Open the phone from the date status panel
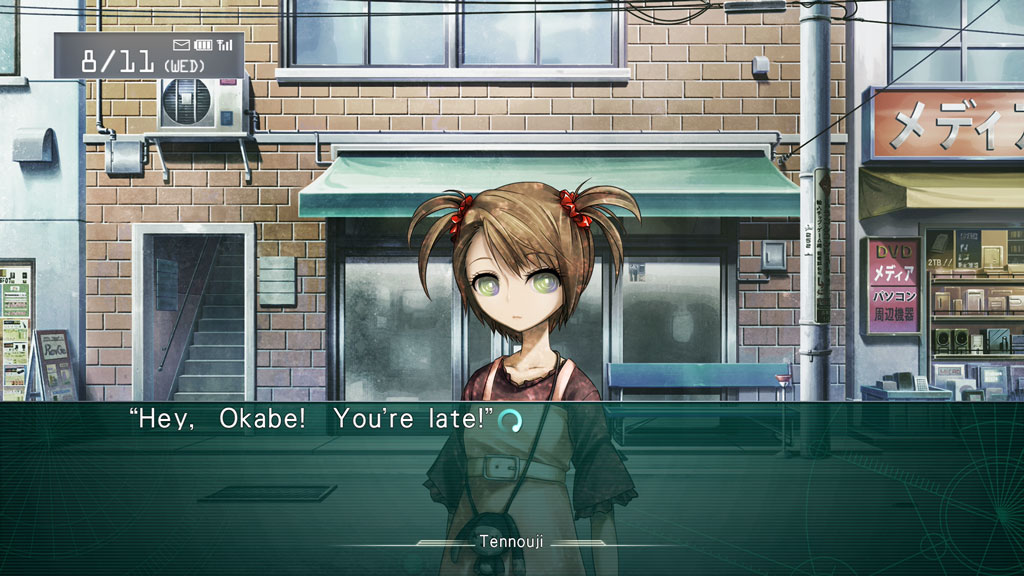Screen dimensions: 1024x576 click(148, 55)
